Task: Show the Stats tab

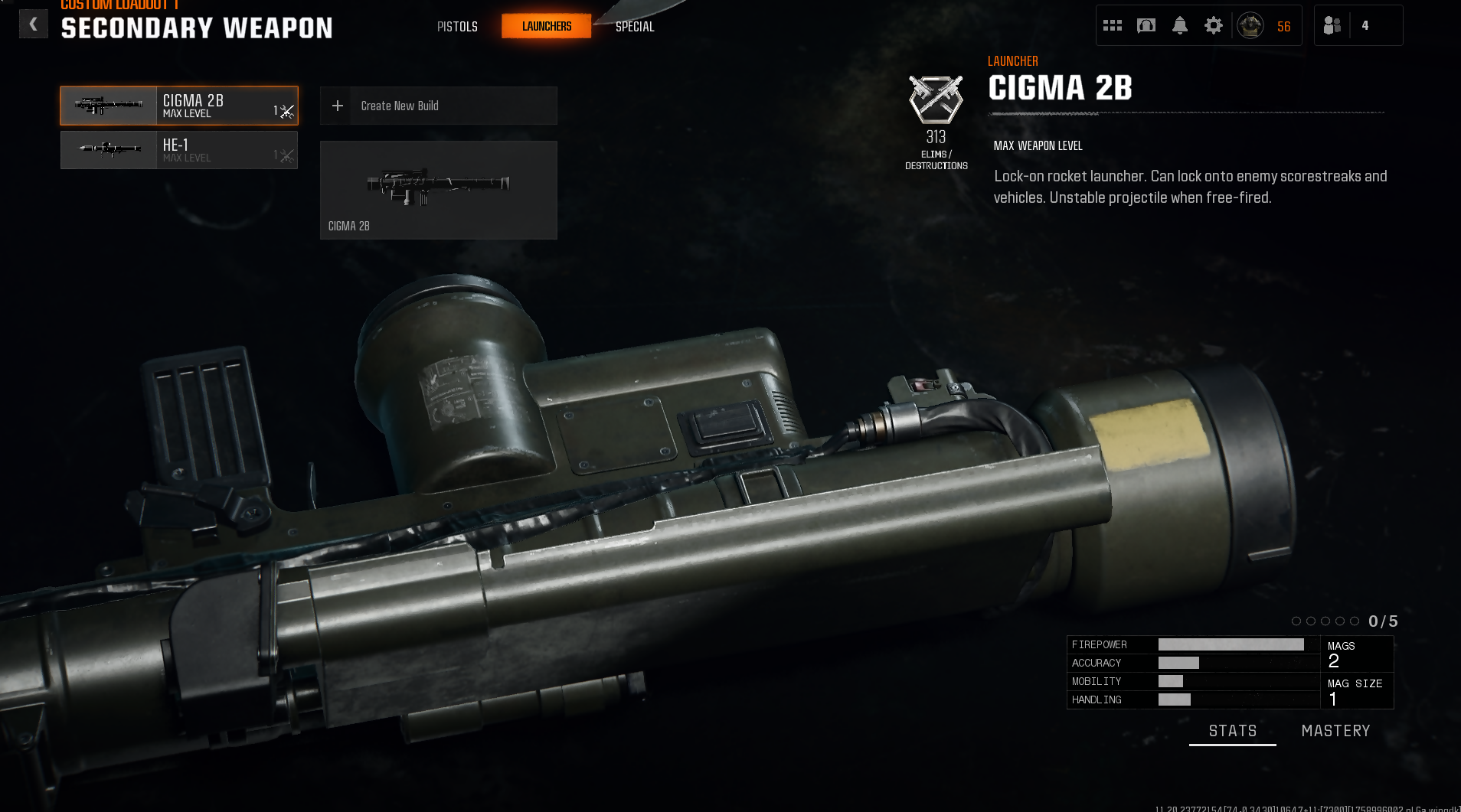Action: click(1233, 731)
